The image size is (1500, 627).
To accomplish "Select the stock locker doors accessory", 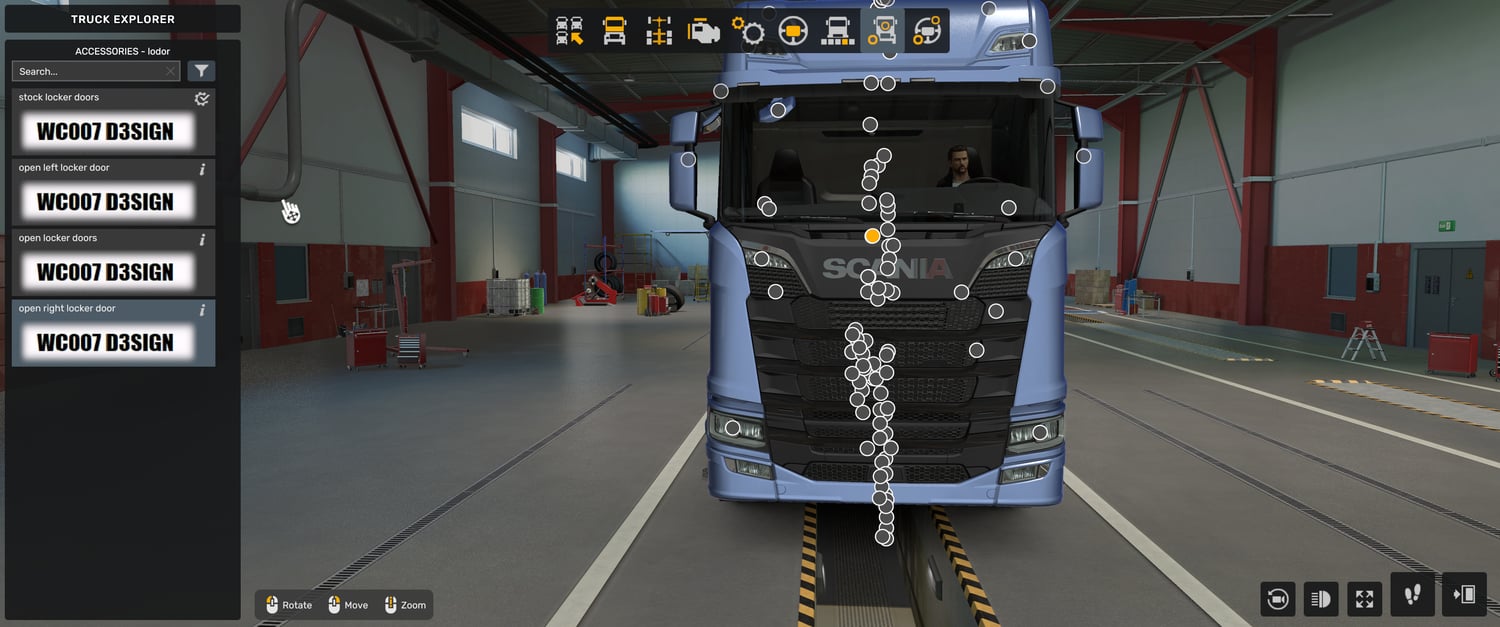I will coord(113,122).
